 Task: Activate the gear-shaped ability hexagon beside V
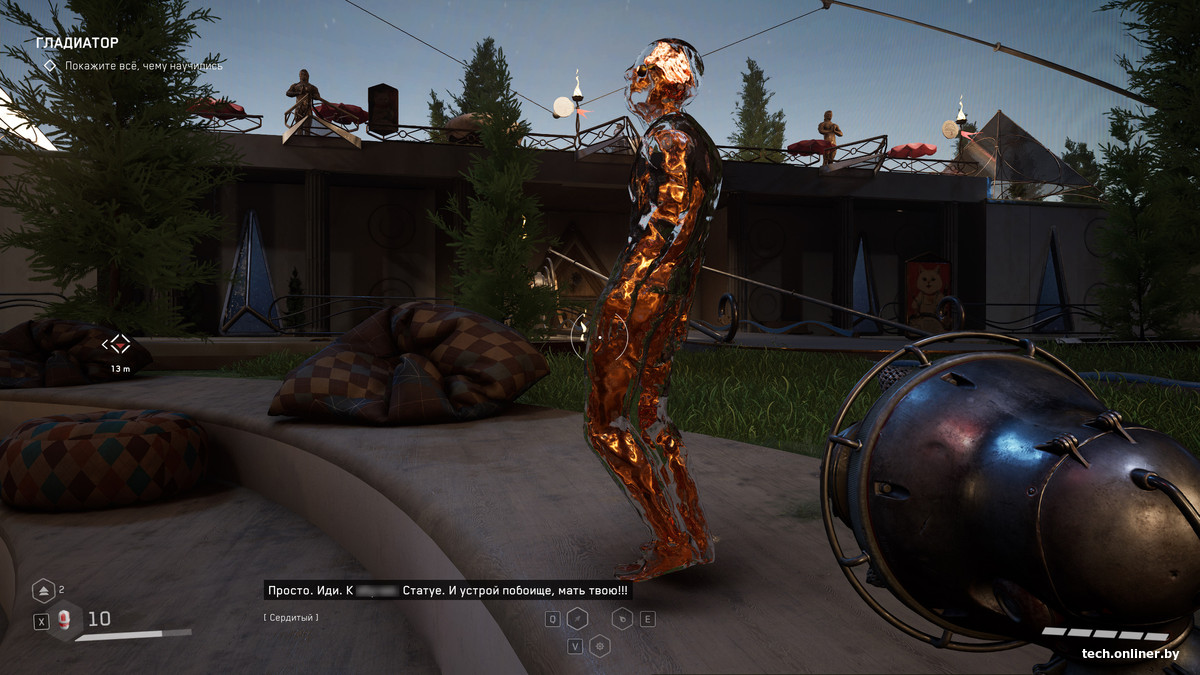[600, 646]
